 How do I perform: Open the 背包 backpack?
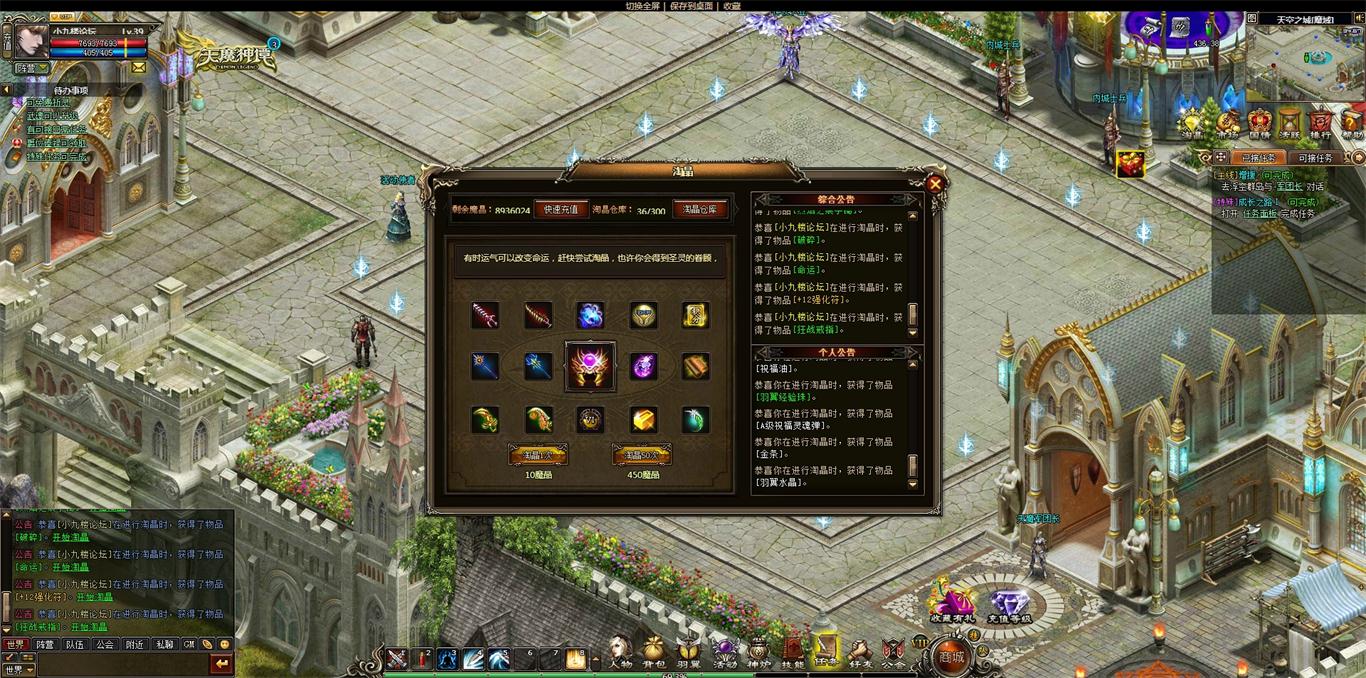pos(653,653)
